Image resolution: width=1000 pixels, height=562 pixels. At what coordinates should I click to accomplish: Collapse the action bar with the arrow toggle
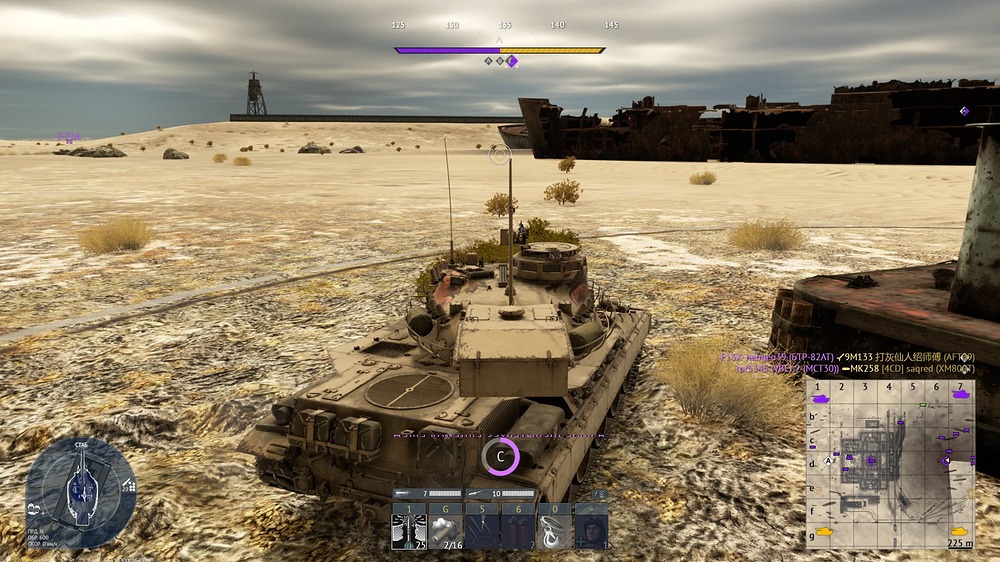point(600,494)
